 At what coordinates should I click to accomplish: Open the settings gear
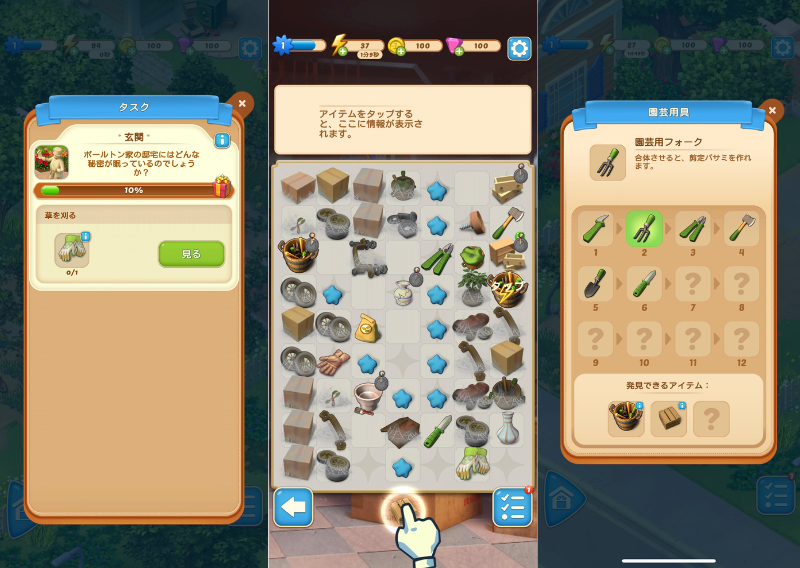point(518,47)
